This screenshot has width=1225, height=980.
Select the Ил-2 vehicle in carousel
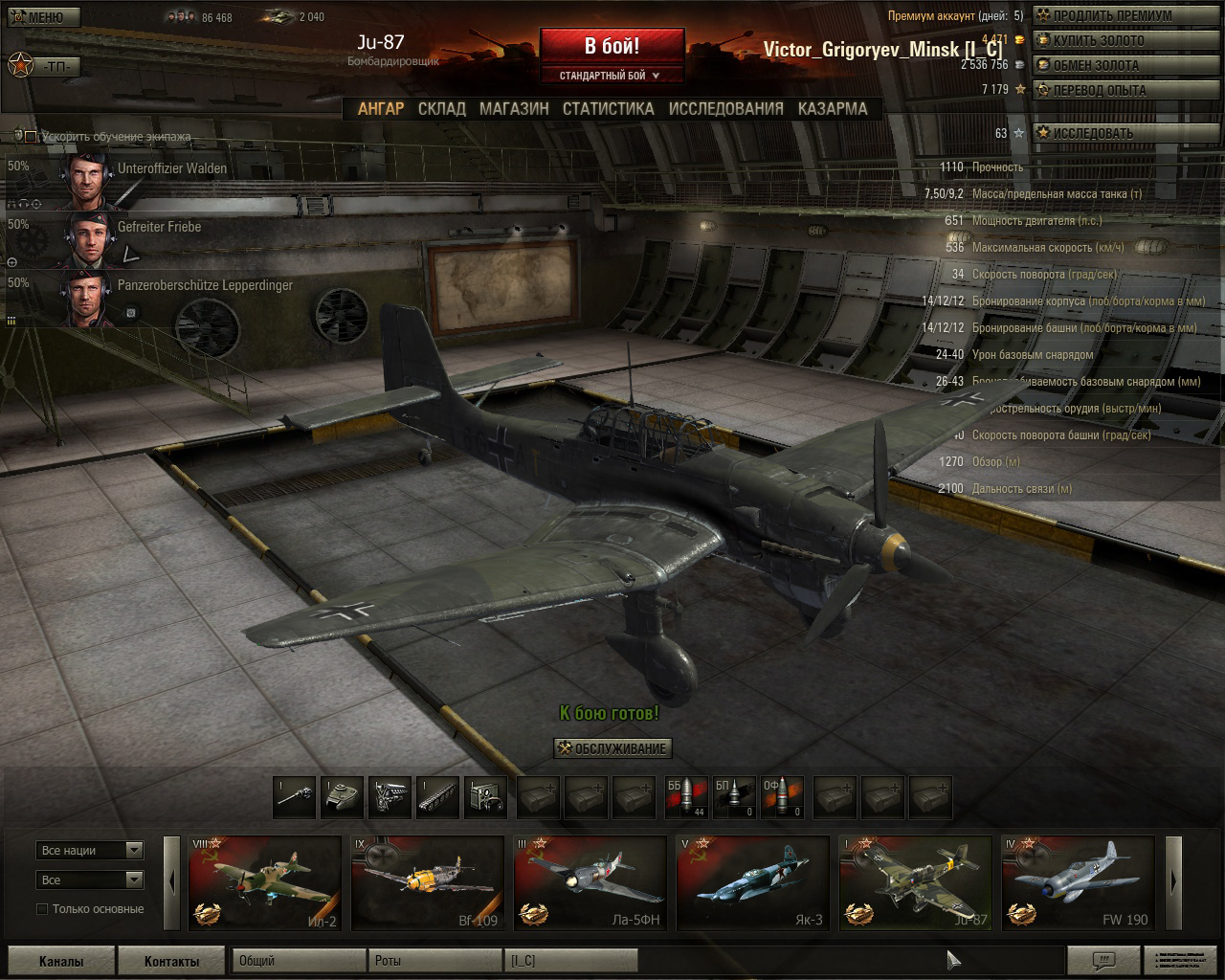265,882
